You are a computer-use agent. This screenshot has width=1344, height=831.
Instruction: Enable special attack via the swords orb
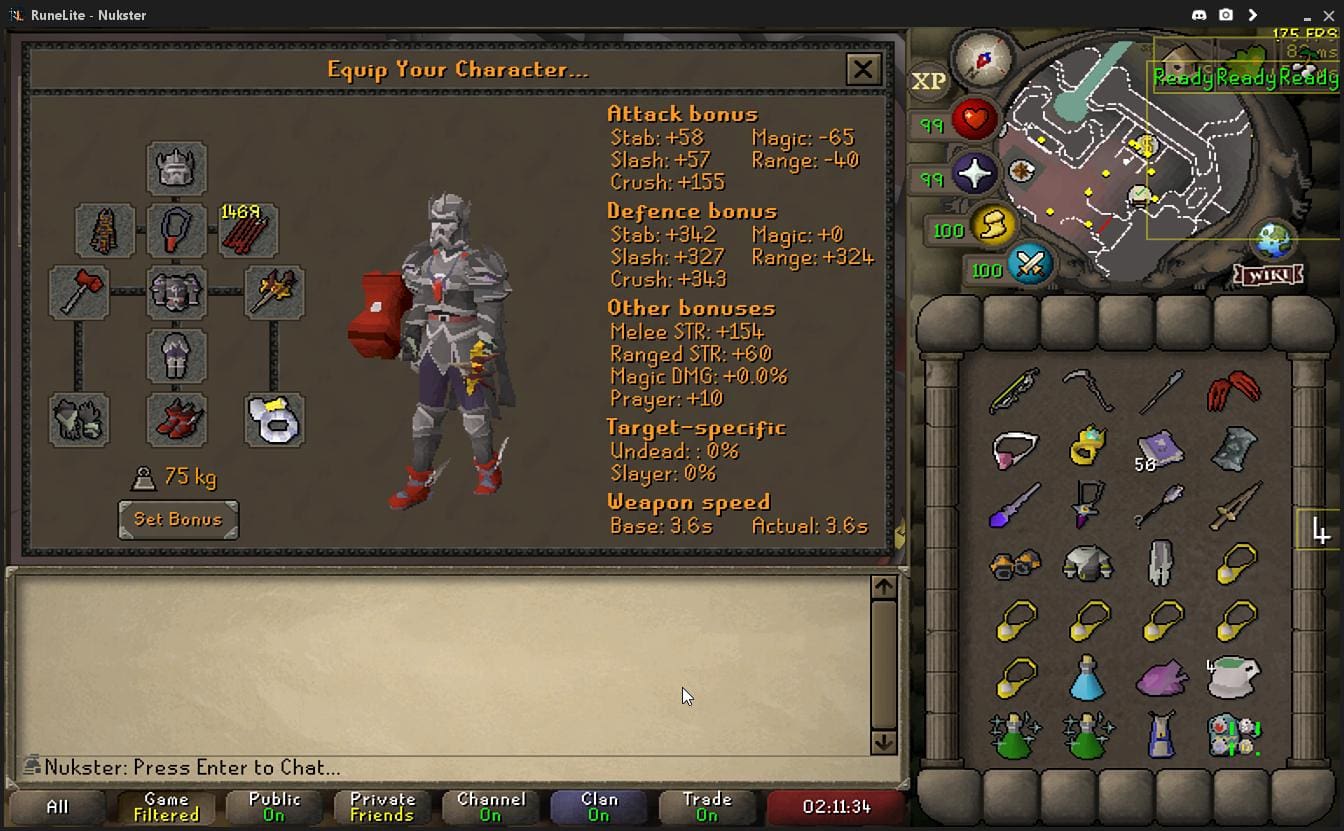[1029, 266]
